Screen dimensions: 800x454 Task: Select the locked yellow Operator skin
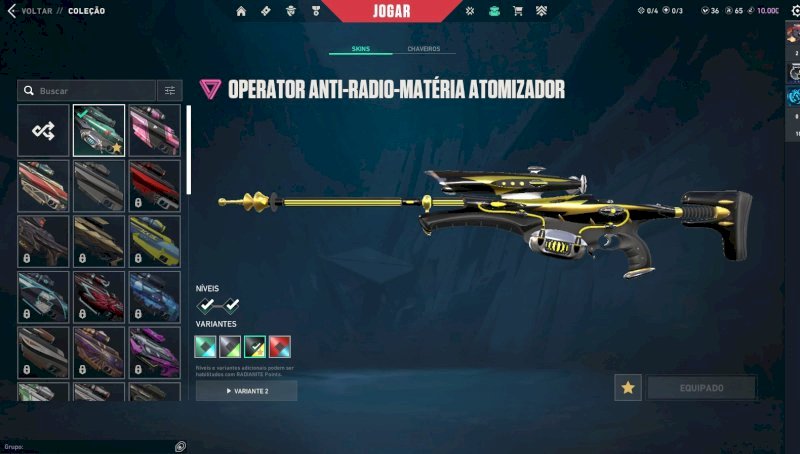click(x=155, y=241)
